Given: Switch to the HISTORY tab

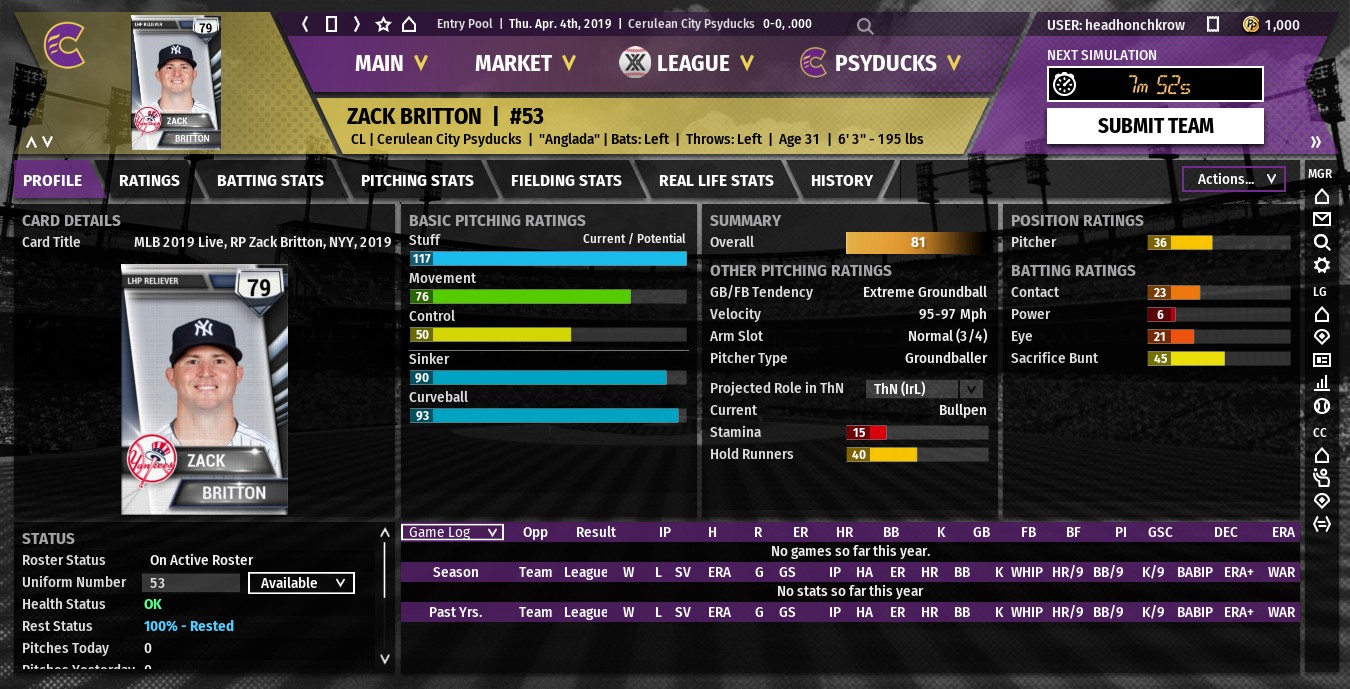Looking at the screenshot, I should tap(841, 181).
